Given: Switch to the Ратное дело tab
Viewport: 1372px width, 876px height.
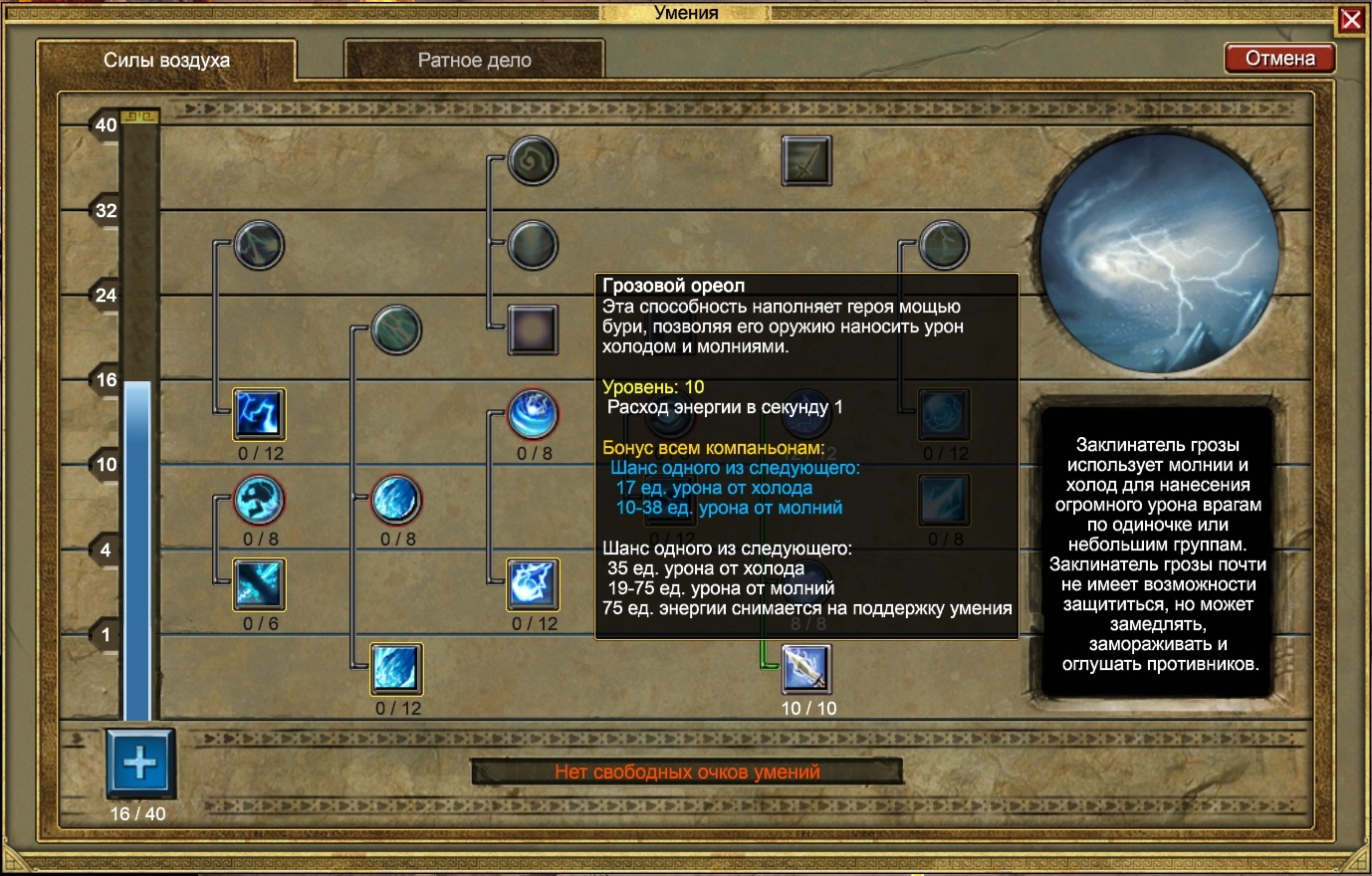Looking at the screenshot, I should pyautogui.click(x=475, y=60).
